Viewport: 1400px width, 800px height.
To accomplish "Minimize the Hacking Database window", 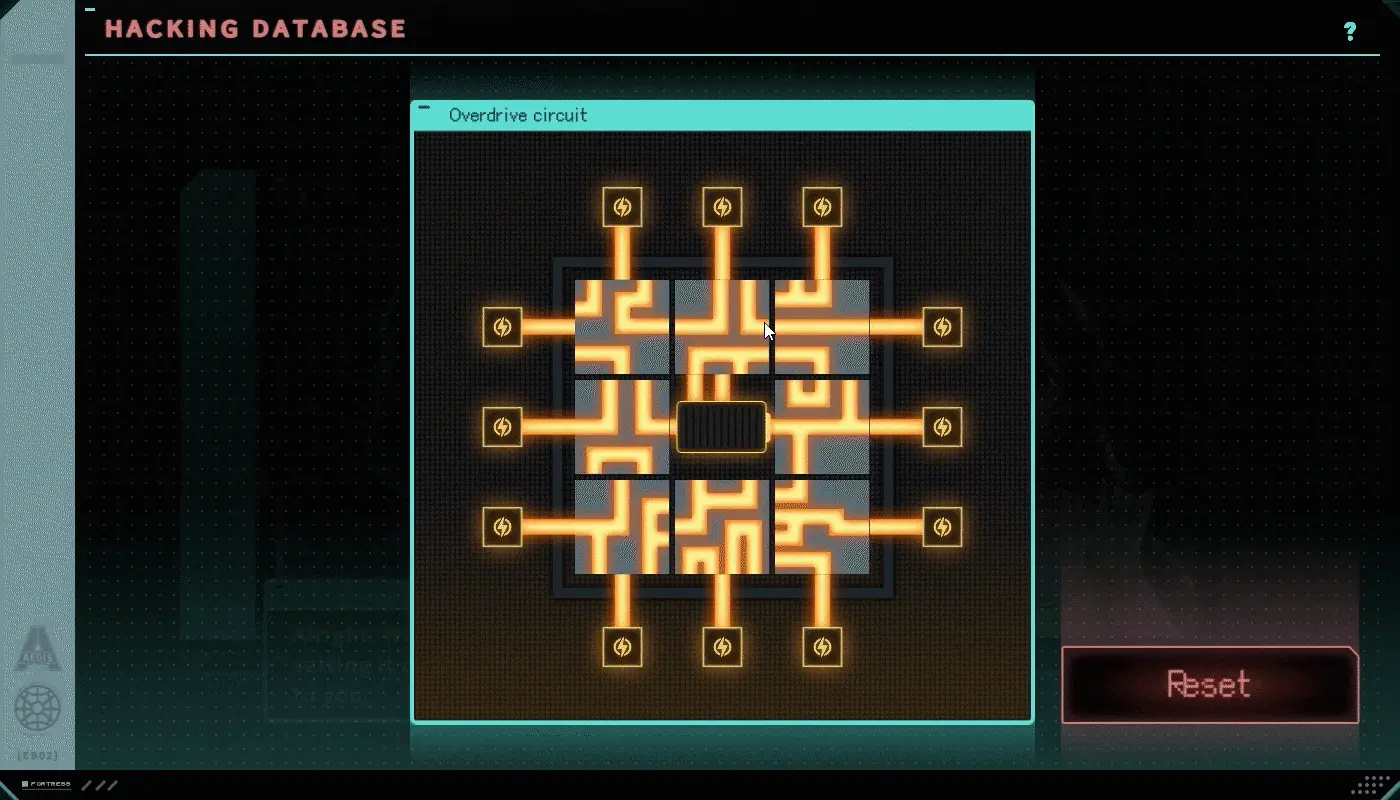I will (x=90, y=9).
